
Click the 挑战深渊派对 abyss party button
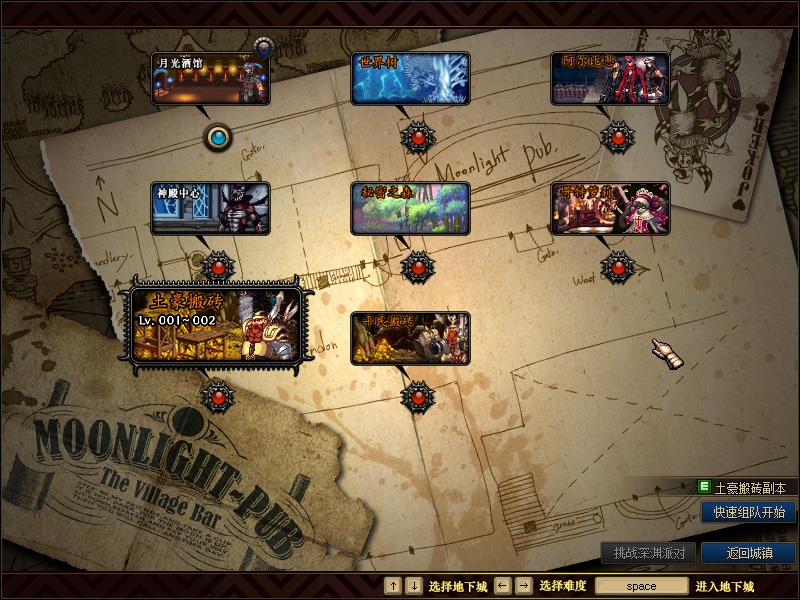pos(648,553)
